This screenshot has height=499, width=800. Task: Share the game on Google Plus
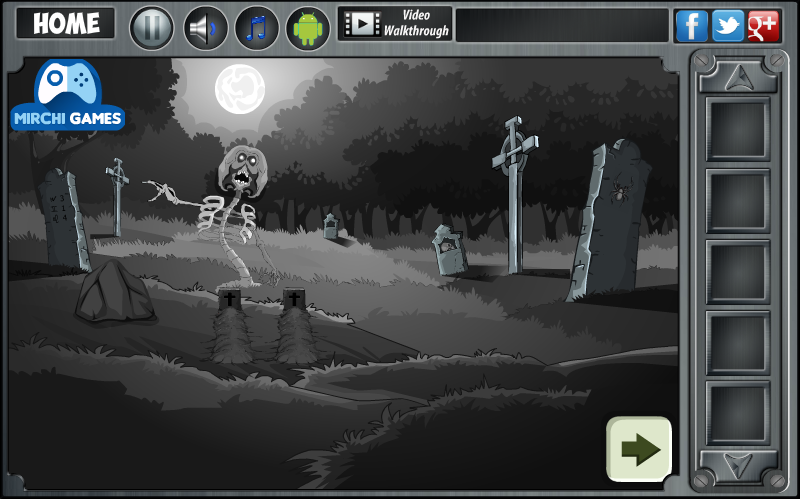click(763, 26)
